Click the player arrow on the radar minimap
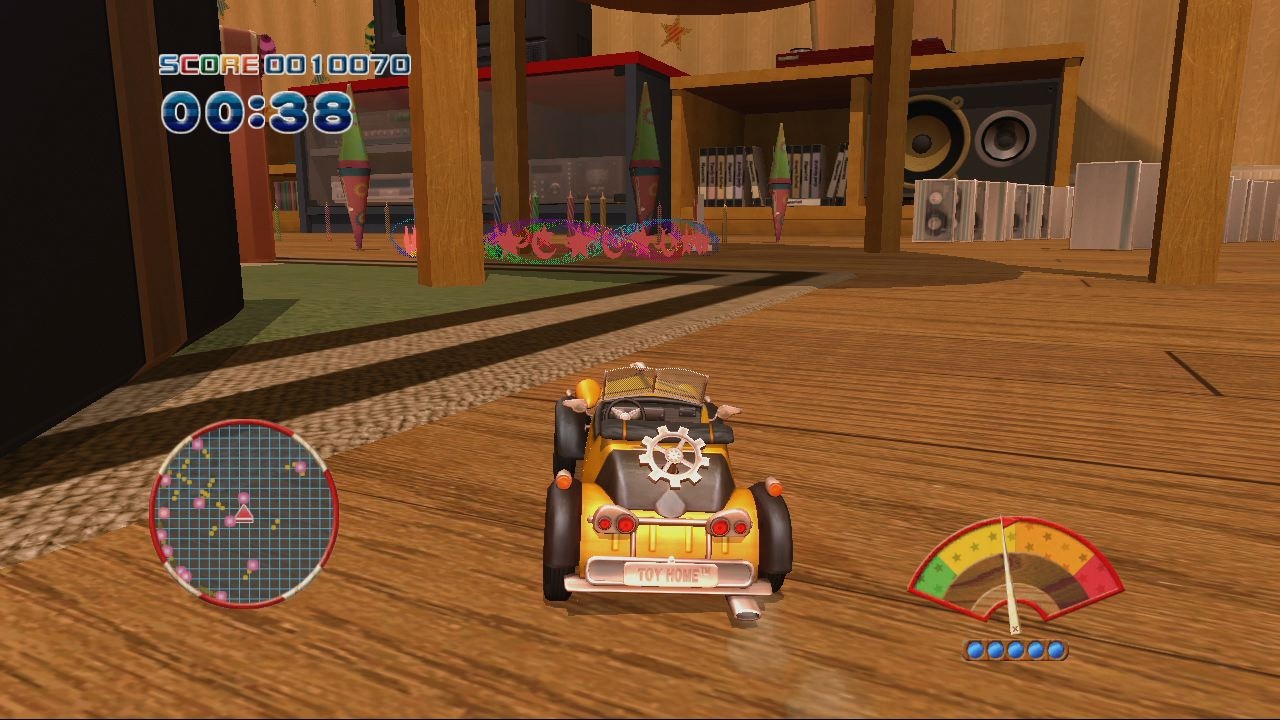The width and height of the screenshot is (1280, 720). [244, 514]
